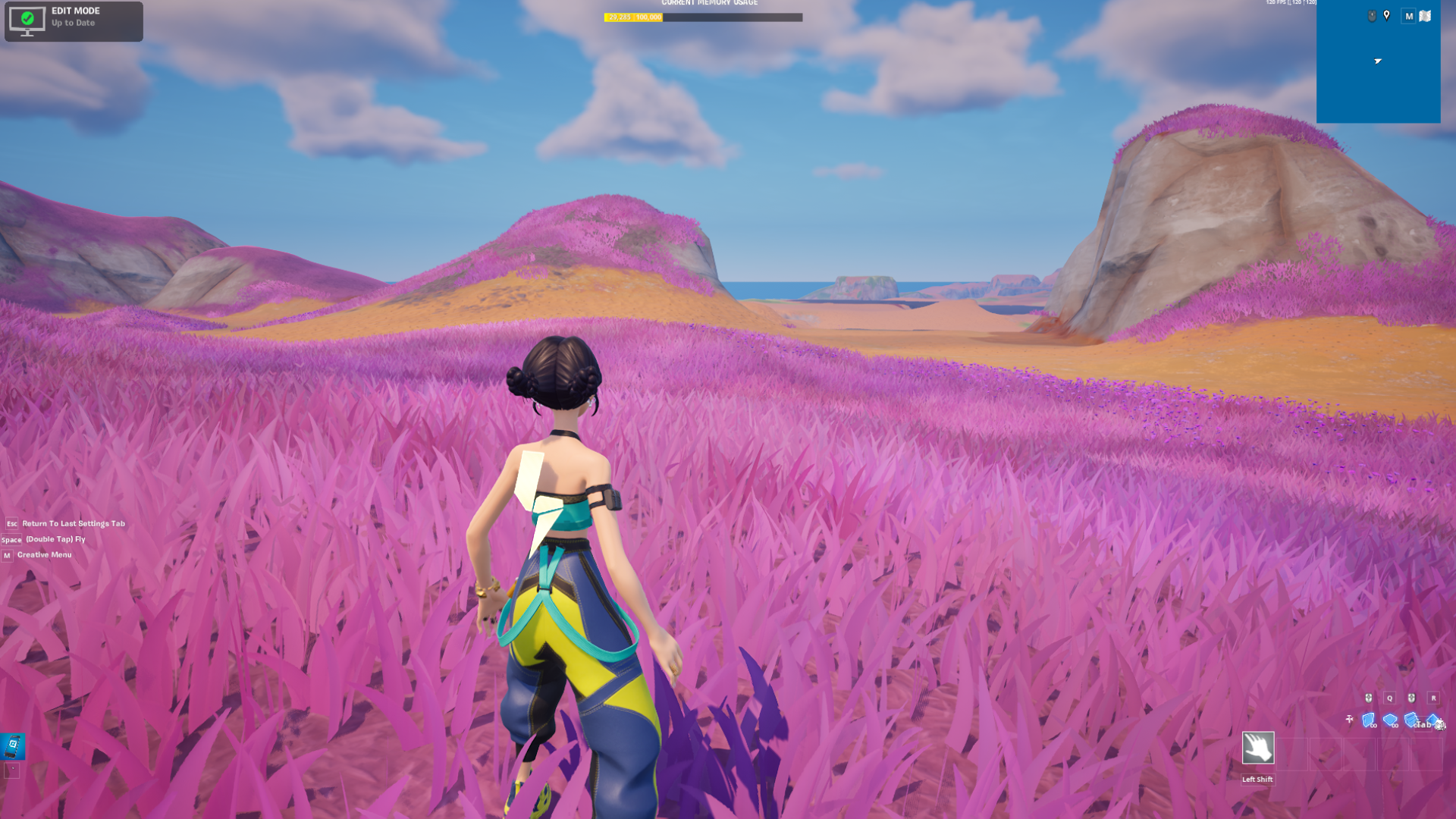Click the mouse scroll indicator icon

point(1373,15)
